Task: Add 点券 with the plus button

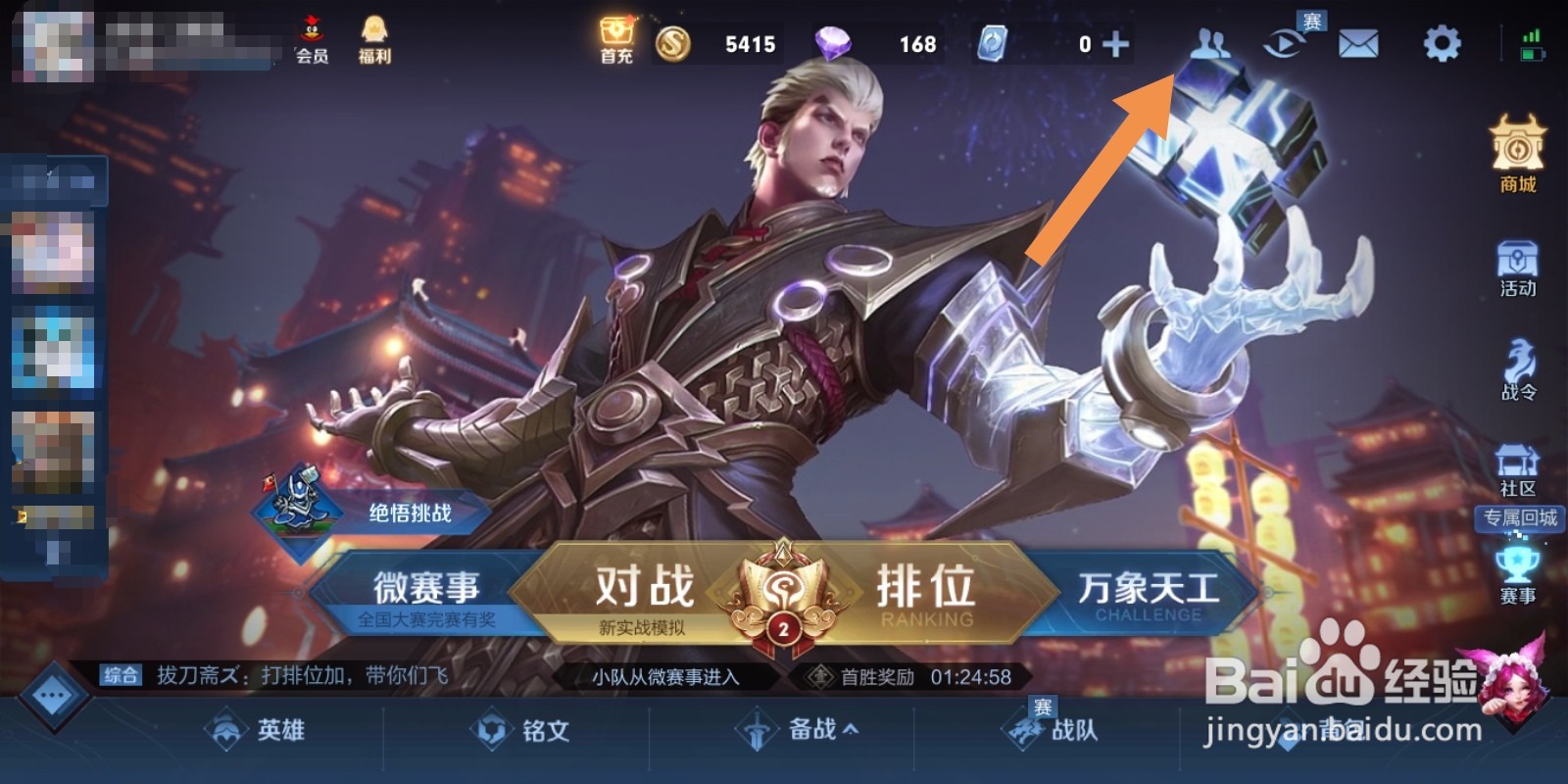Action: pyautogui.click(x=1112, y=43)
